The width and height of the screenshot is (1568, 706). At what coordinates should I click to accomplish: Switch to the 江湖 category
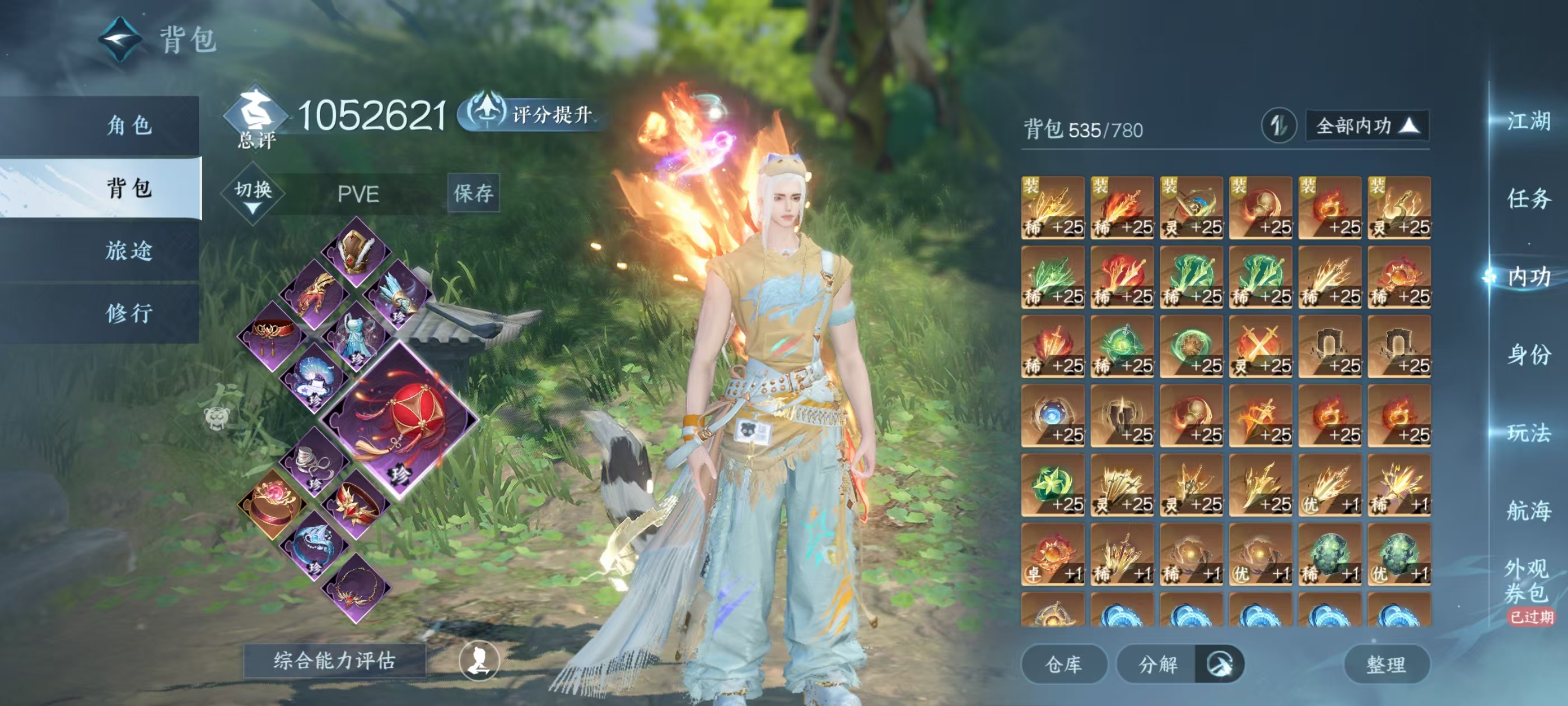click(x=1528, y=120)
